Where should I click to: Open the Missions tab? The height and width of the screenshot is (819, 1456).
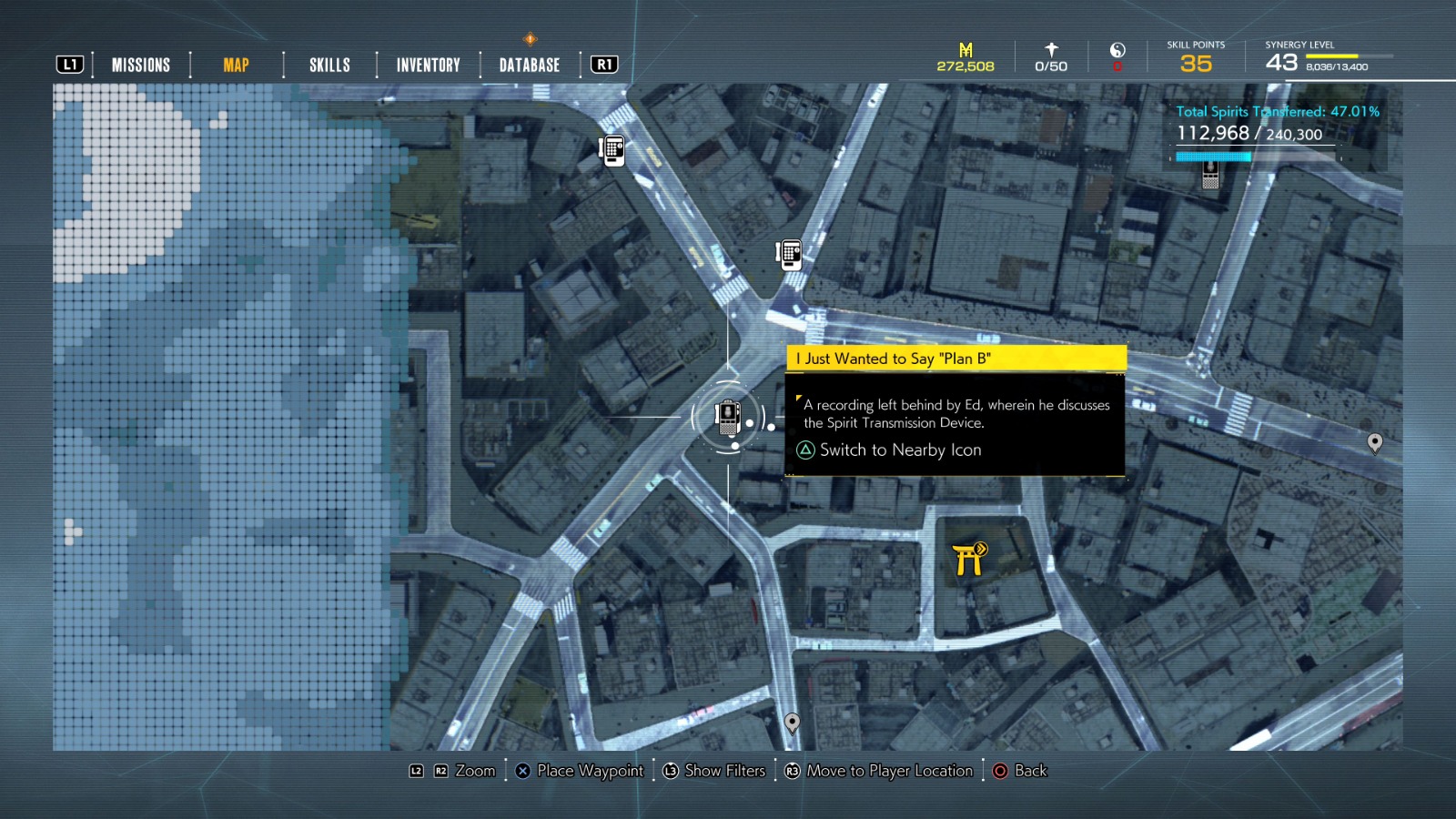click(x=139, y=65)
